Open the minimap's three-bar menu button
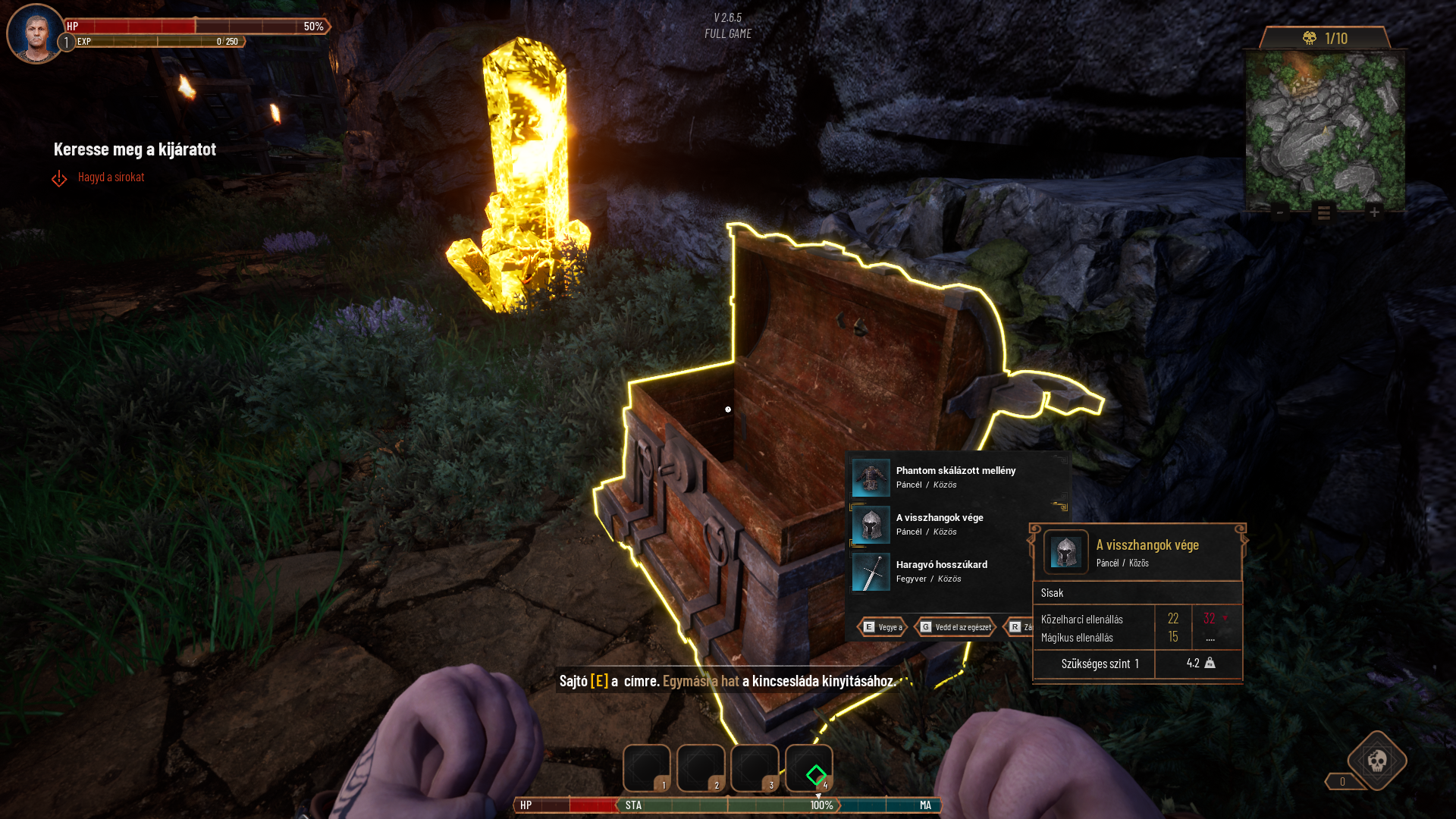Viewport: 1456px width, 819px height. 1324,212
